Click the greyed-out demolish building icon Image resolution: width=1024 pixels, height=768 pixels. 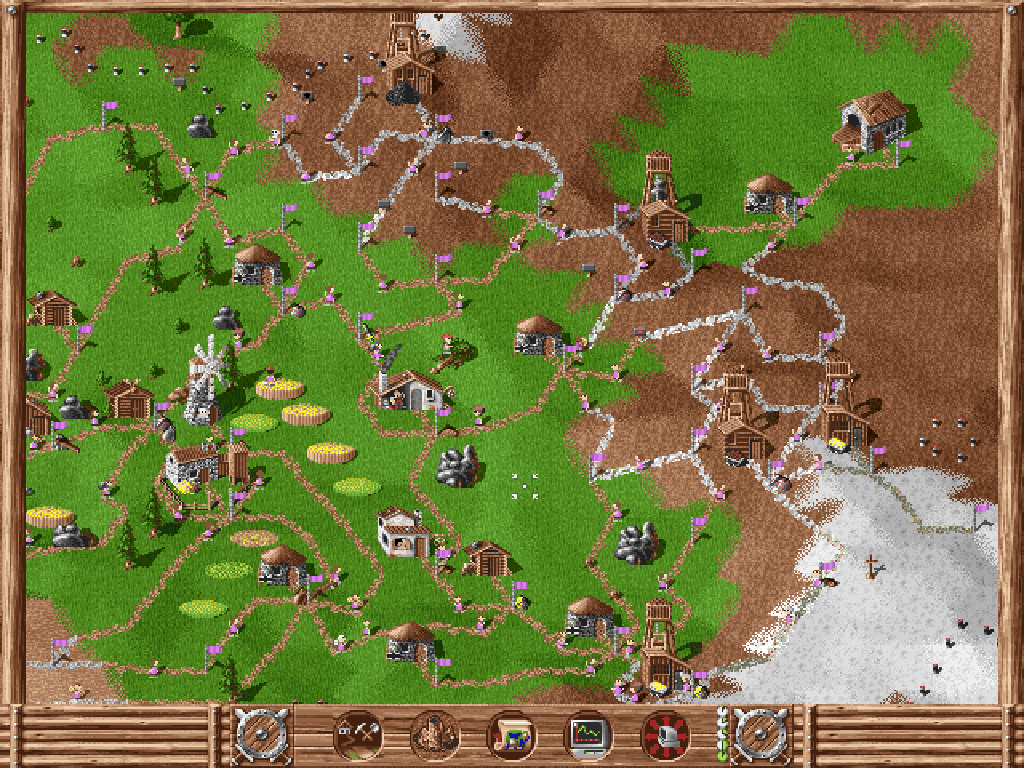pyautogui.click(x=435, y=737)
